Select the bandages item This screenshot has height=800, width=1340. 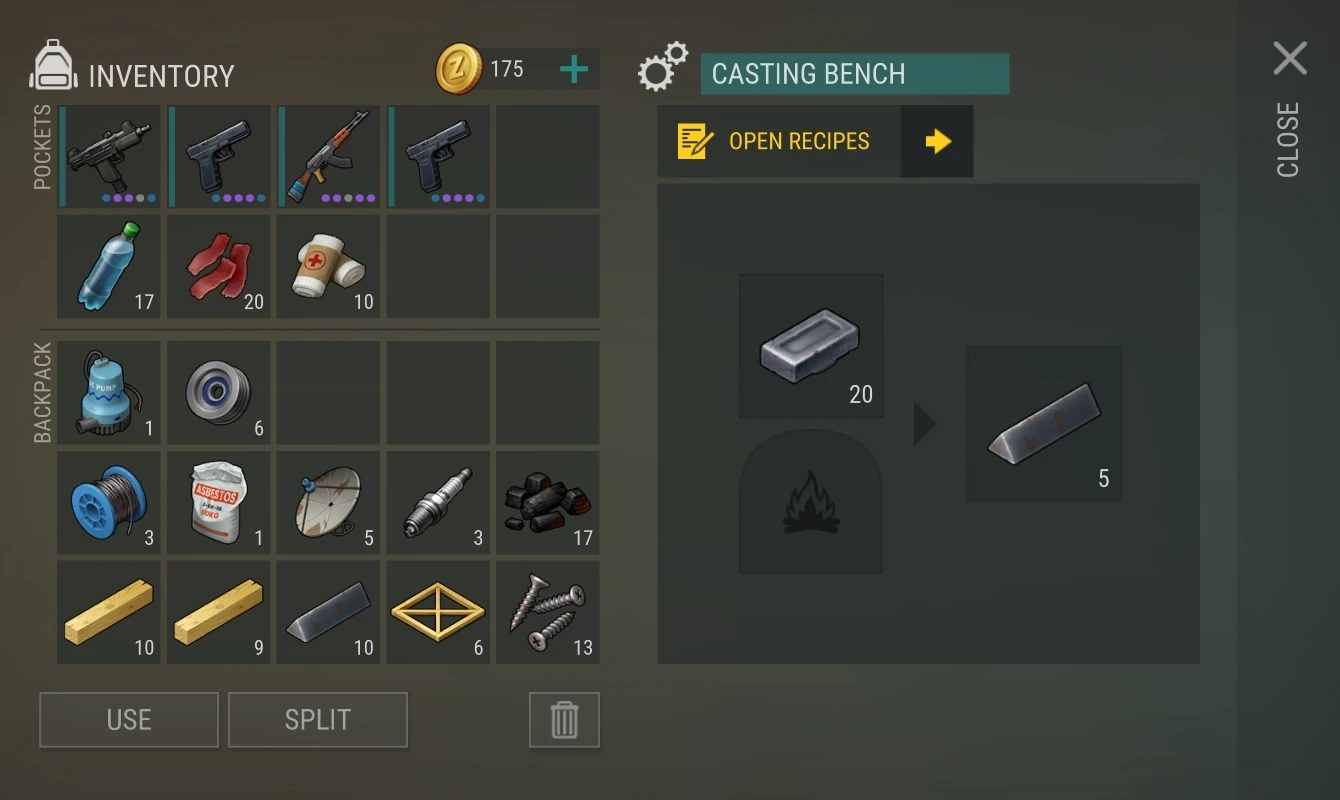click(x=328, y=265)
